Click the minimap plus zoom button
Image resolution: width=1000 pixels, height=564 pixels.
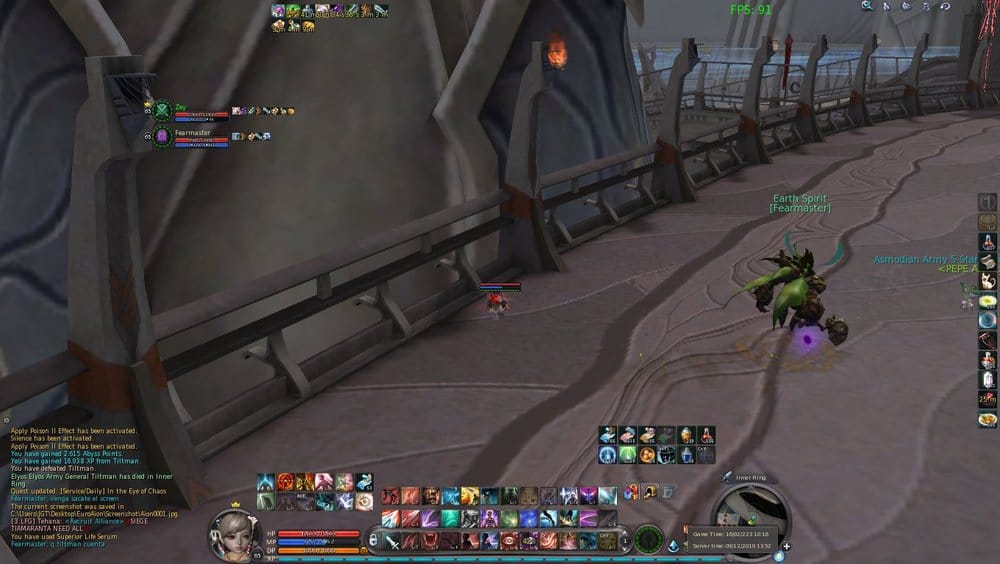coord(786,547)
